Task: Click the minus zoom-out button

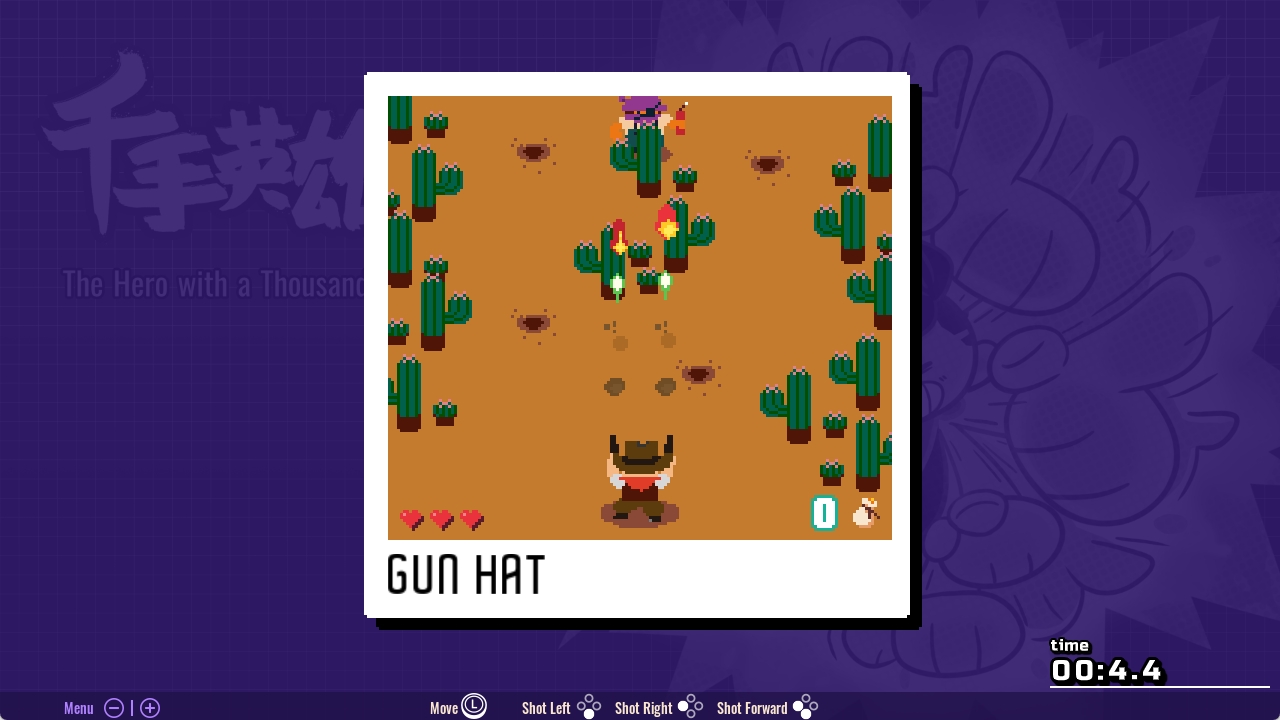Action: point(114,707)
